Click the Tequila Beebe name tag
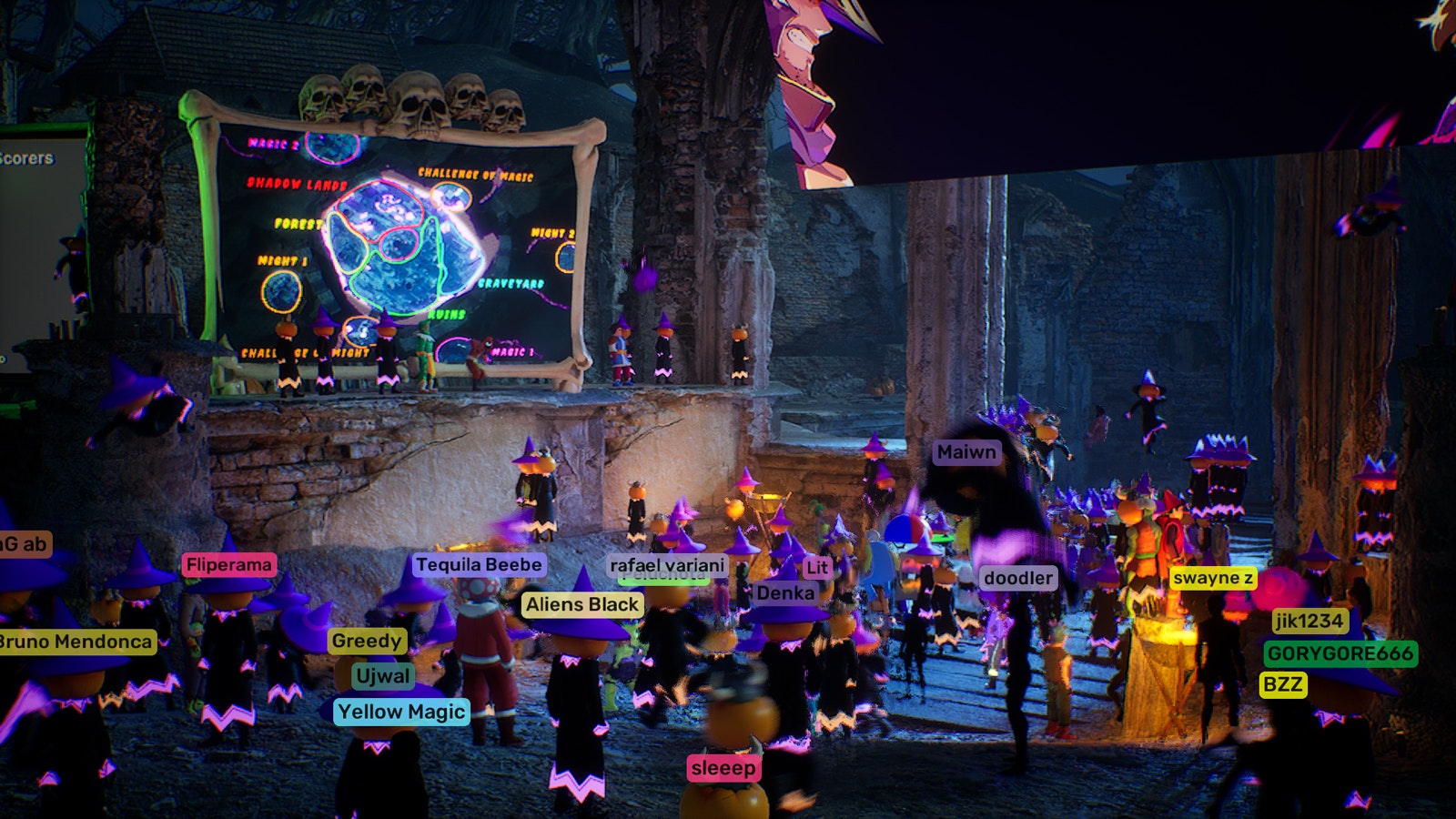Image resolution: width=1456 pixels, height=819 pixels. [479, 565]
